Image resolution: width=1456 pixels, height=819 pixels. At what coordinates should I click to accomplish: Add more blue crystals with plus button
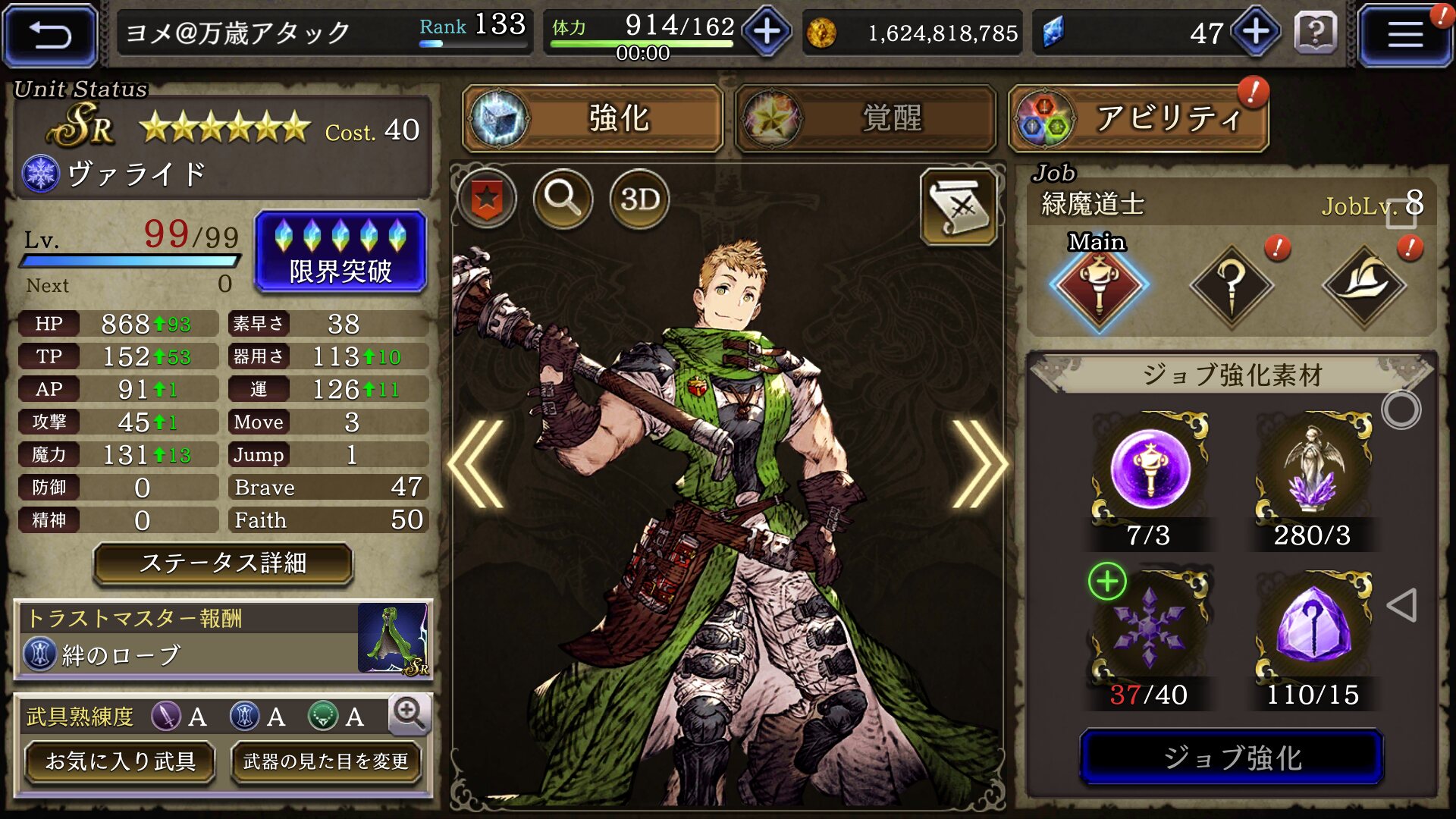1256,32
